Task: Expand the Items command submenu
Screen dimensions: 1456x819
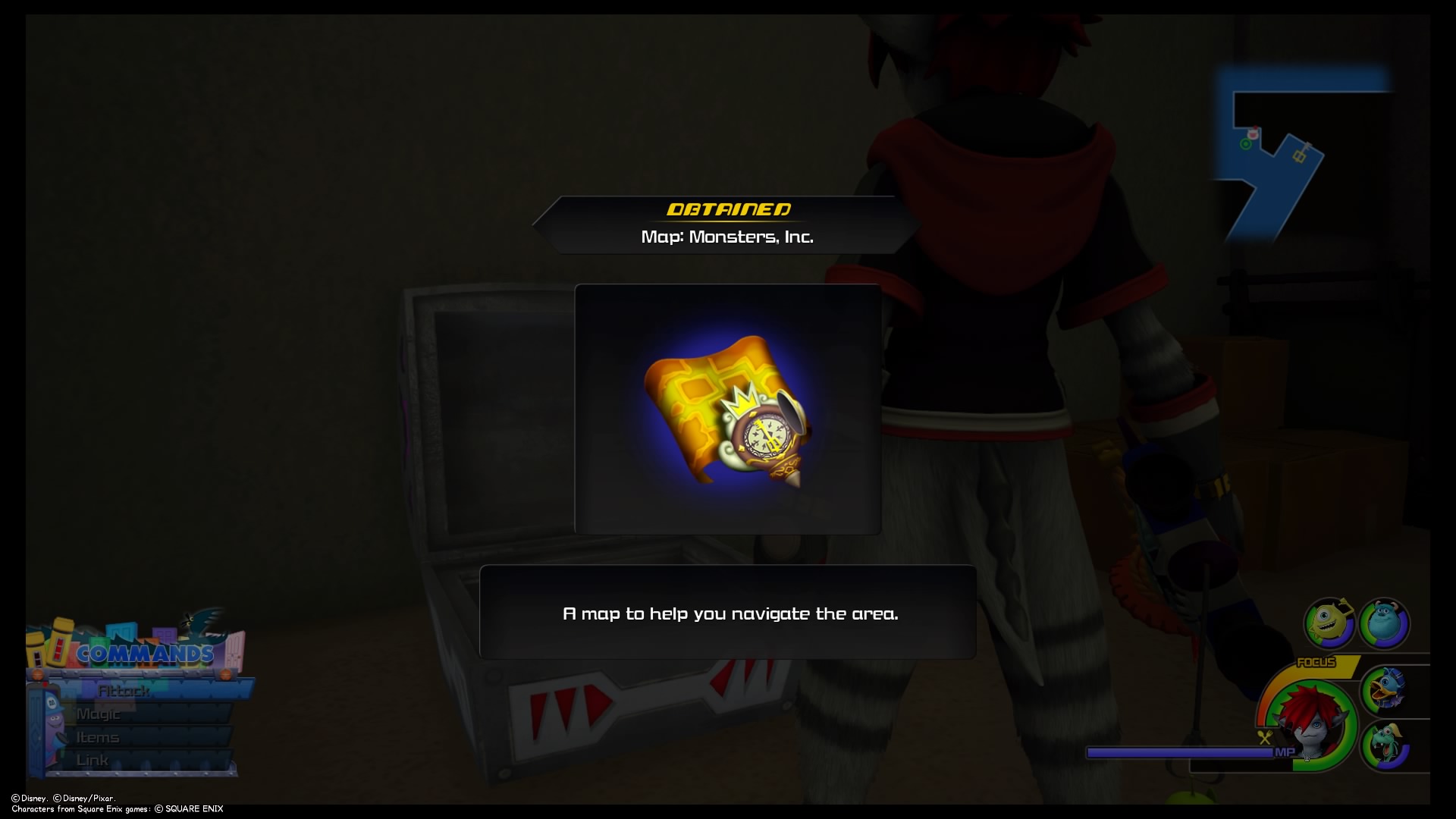Action: (96, 736)
